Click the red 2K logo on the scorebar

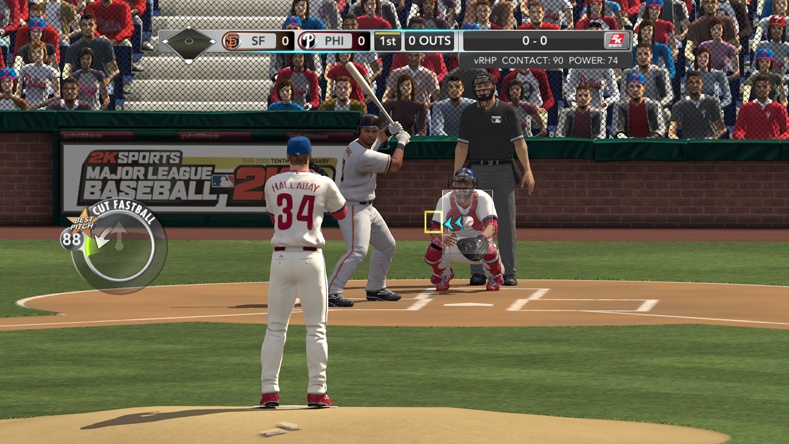click(615, 41)
